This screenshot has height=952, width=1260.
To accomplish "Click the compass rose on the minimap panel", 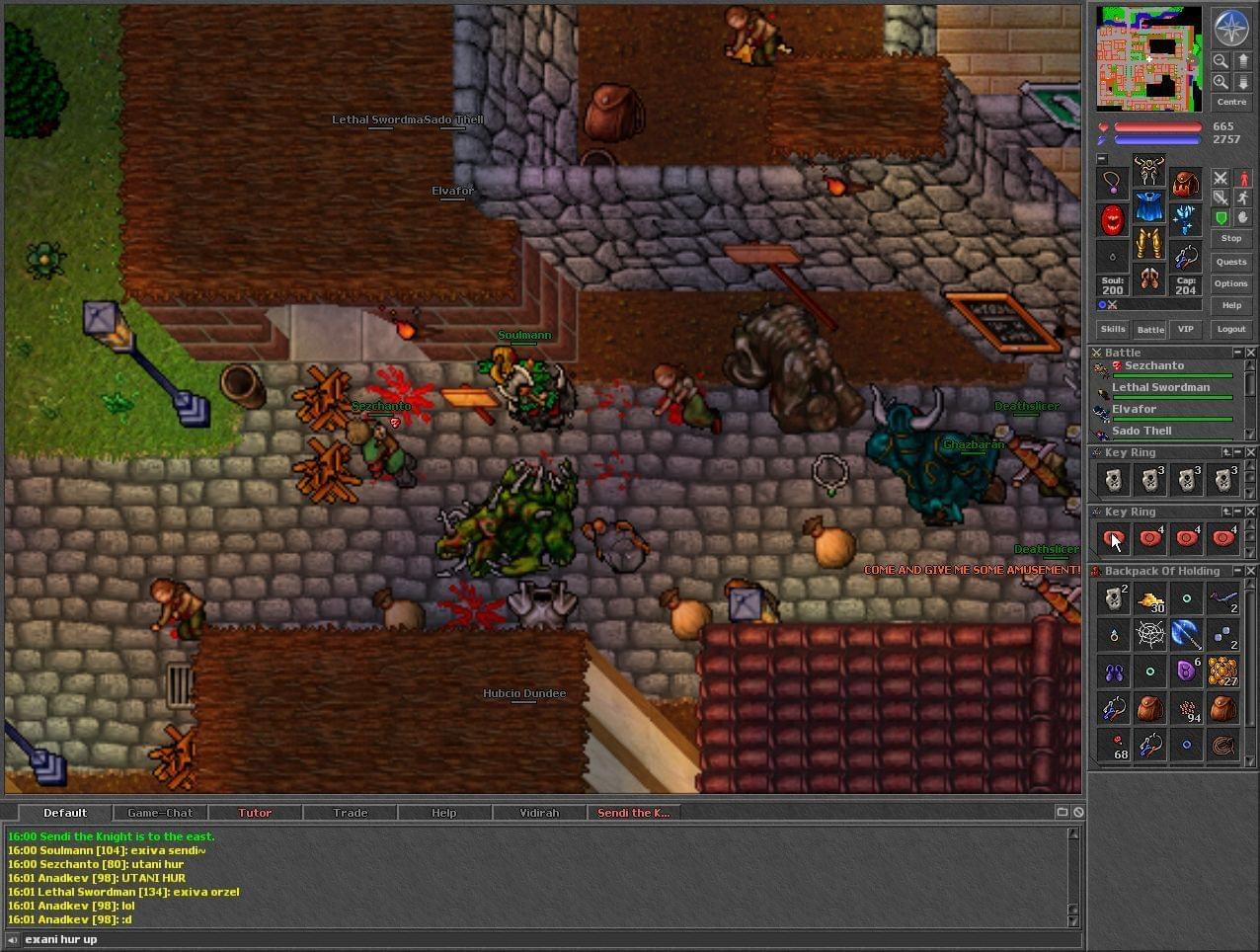I will point(1231,29).
